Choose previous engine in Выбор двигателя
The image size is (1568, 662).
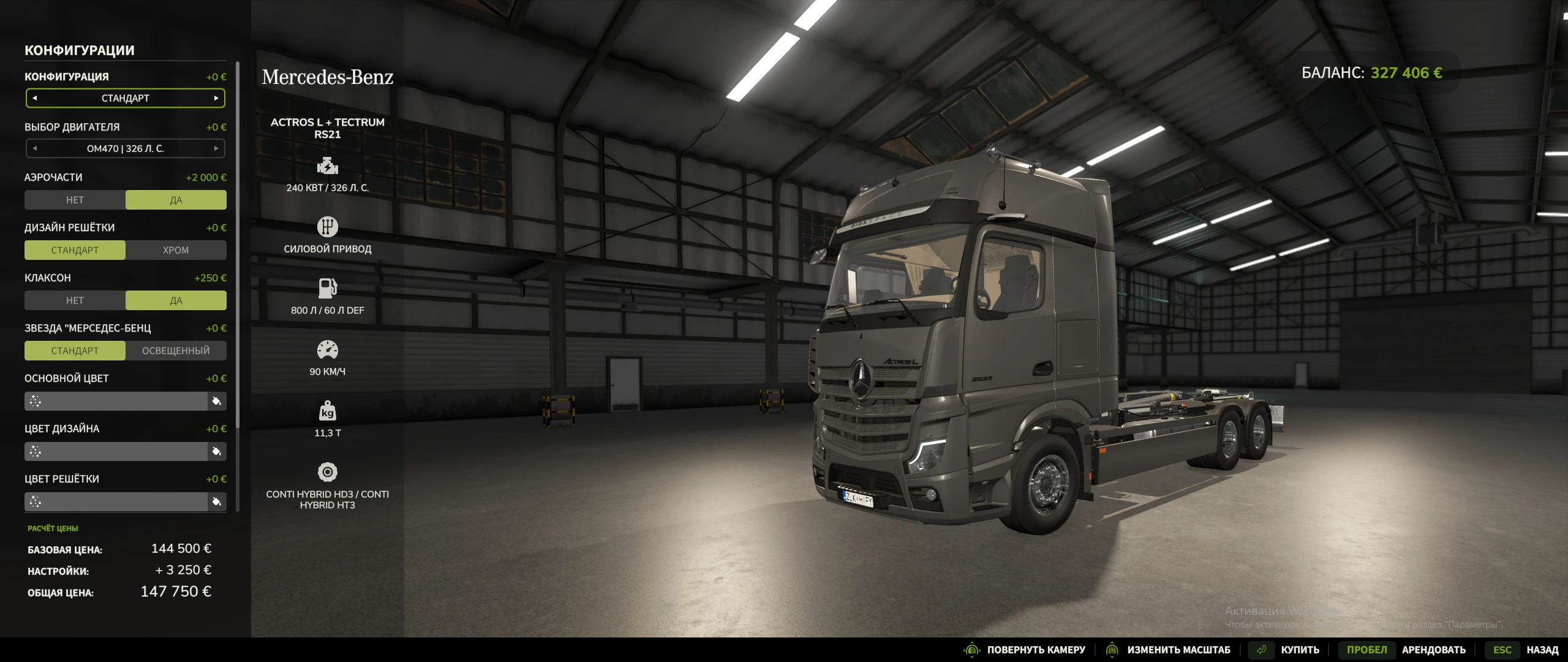pyautogui.click(x=35, y=148)
